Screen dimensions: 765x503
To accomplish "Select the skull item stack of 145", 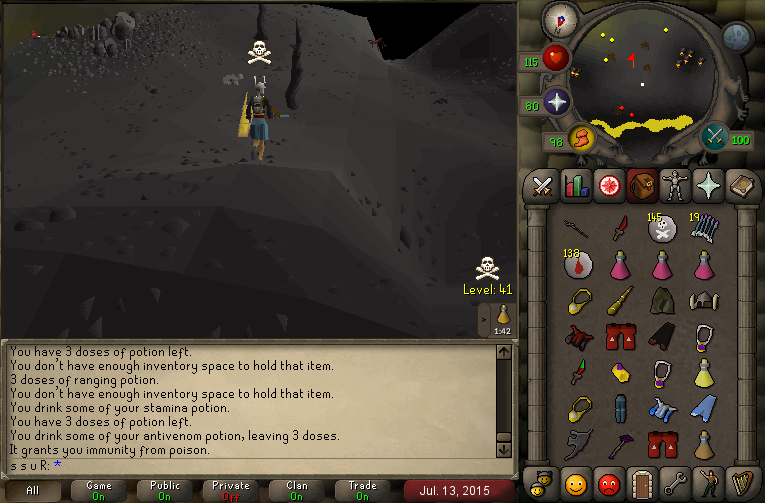I will pos(660,229).
